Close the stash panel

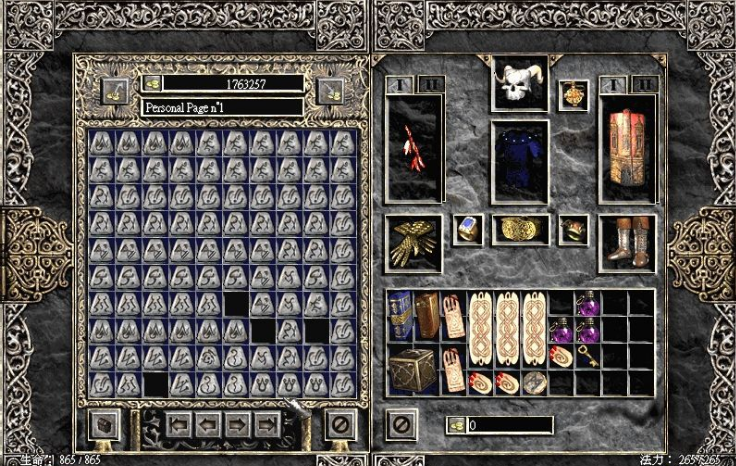tap(340, 424)
